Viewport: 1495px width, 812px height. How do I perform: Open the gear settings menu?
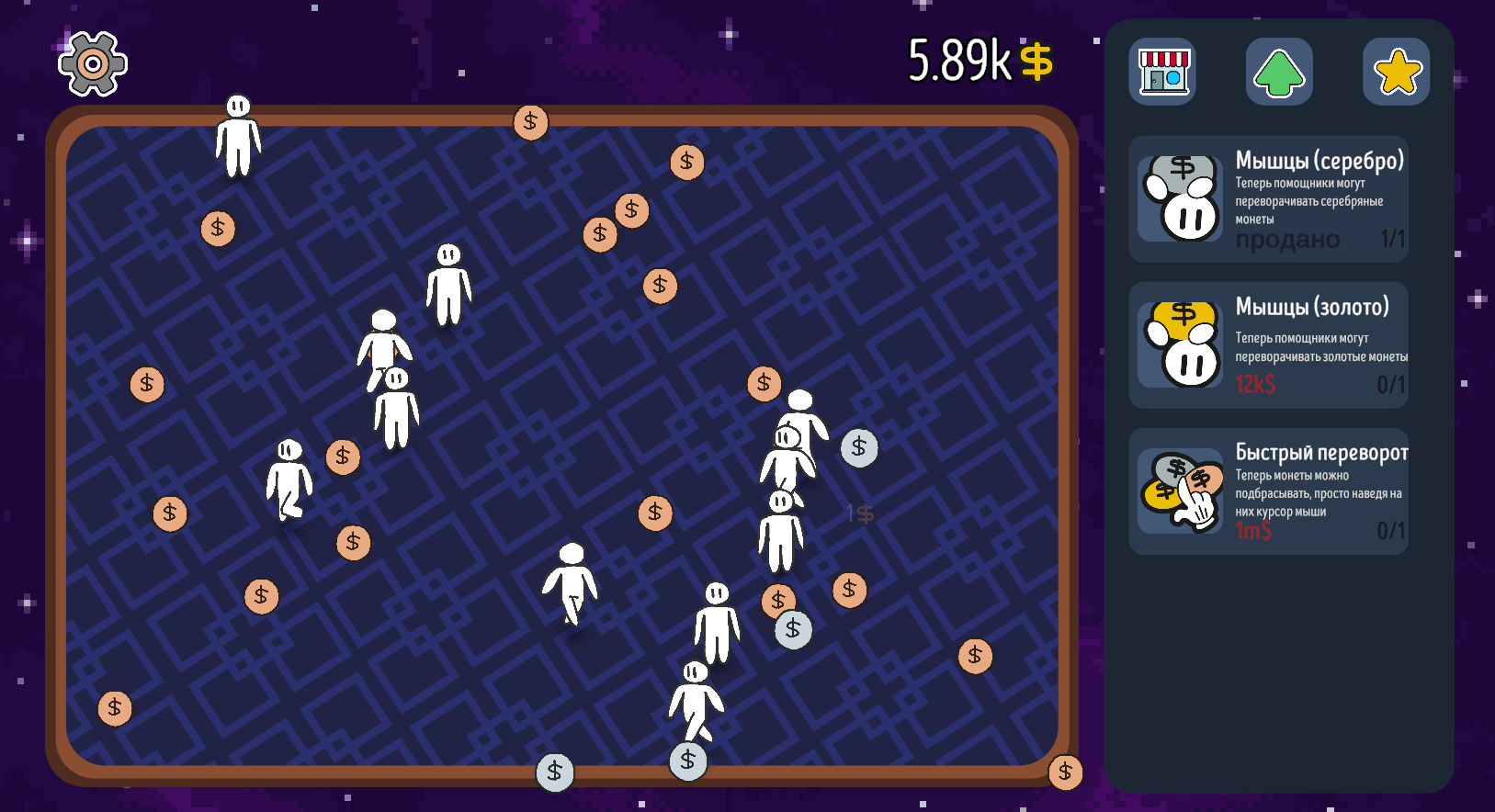92,63
